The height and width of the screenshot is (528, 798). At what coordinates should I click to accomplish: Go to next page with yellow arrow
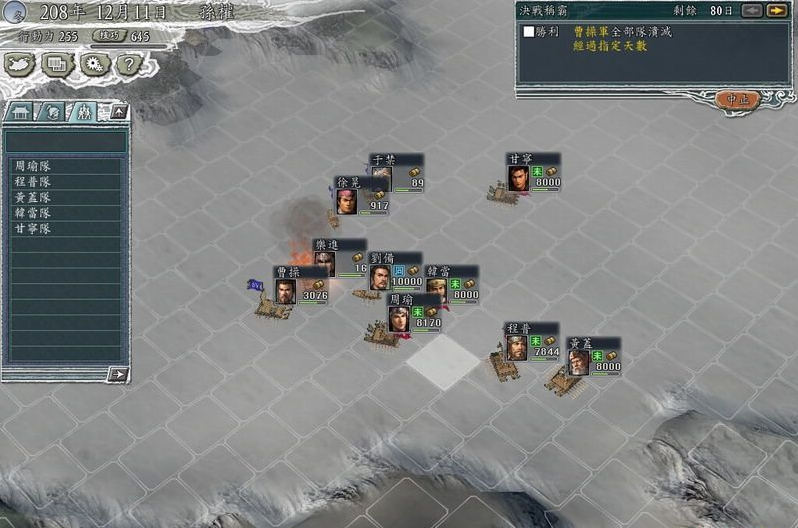[776, 11]
